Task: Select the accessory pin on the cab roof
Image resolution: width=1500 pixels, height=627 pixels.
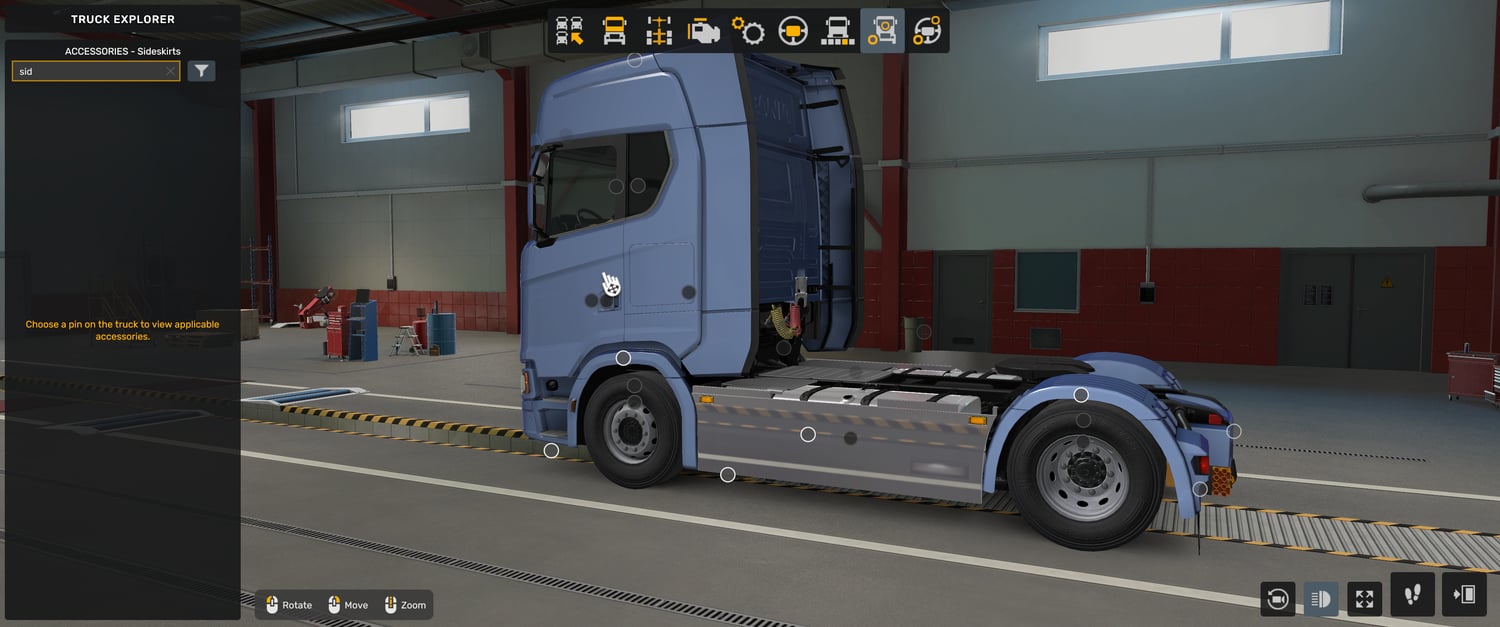Action: [634, 60]
